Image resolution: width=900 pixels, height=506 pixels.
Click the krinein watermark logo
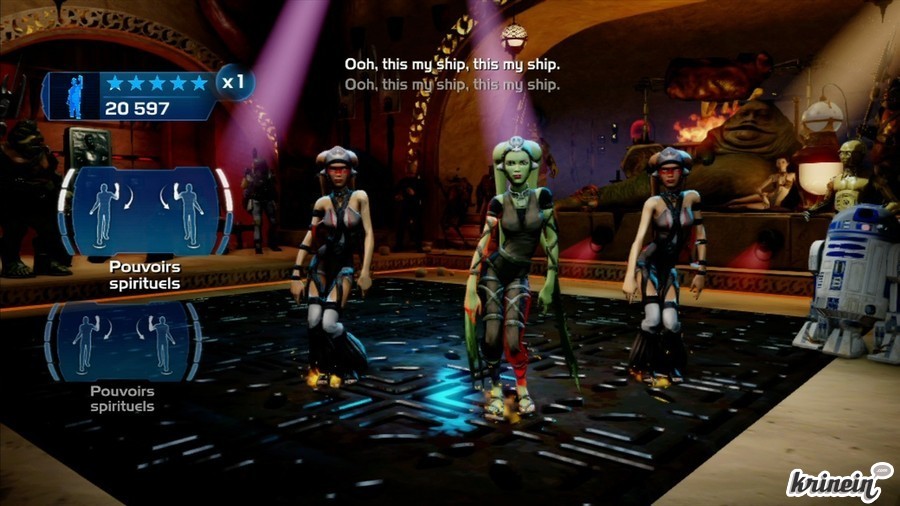click(838, 480)
